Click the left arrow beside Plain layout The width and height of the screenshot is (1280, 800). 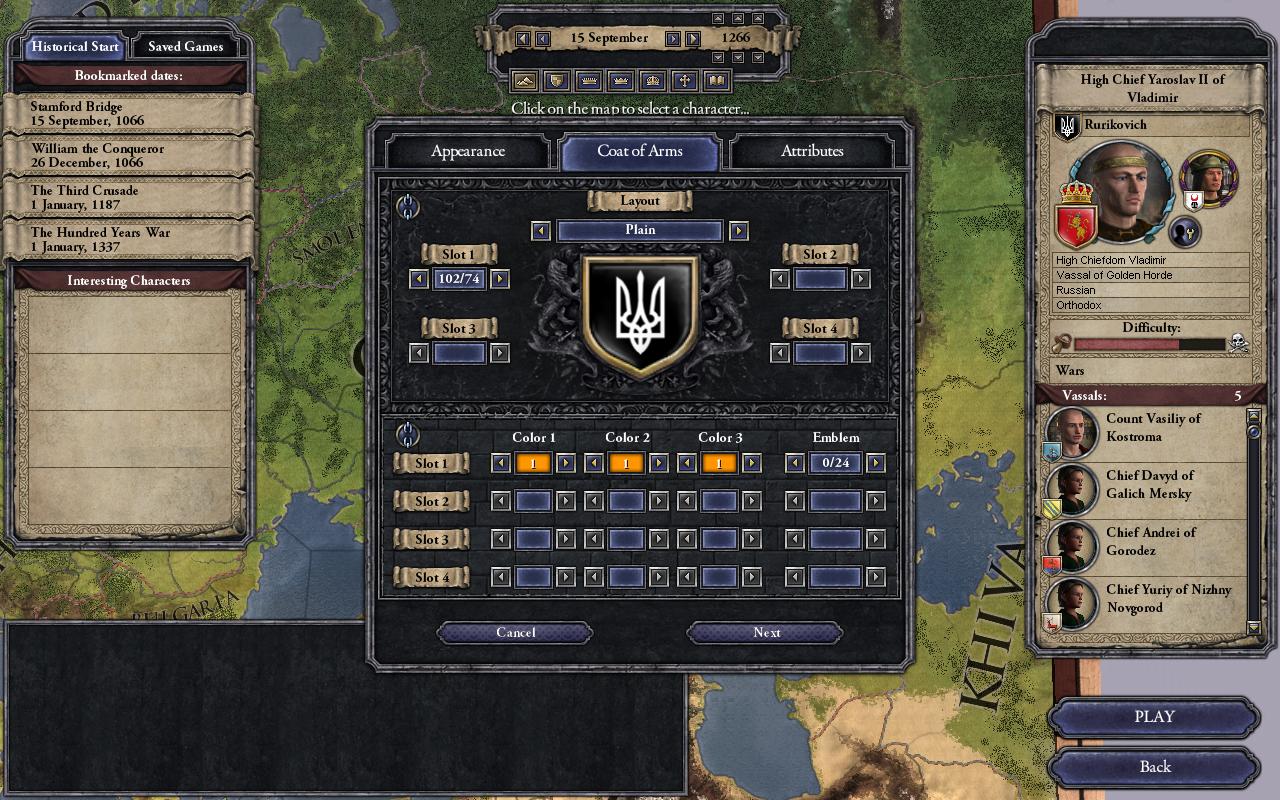[541, 231]
